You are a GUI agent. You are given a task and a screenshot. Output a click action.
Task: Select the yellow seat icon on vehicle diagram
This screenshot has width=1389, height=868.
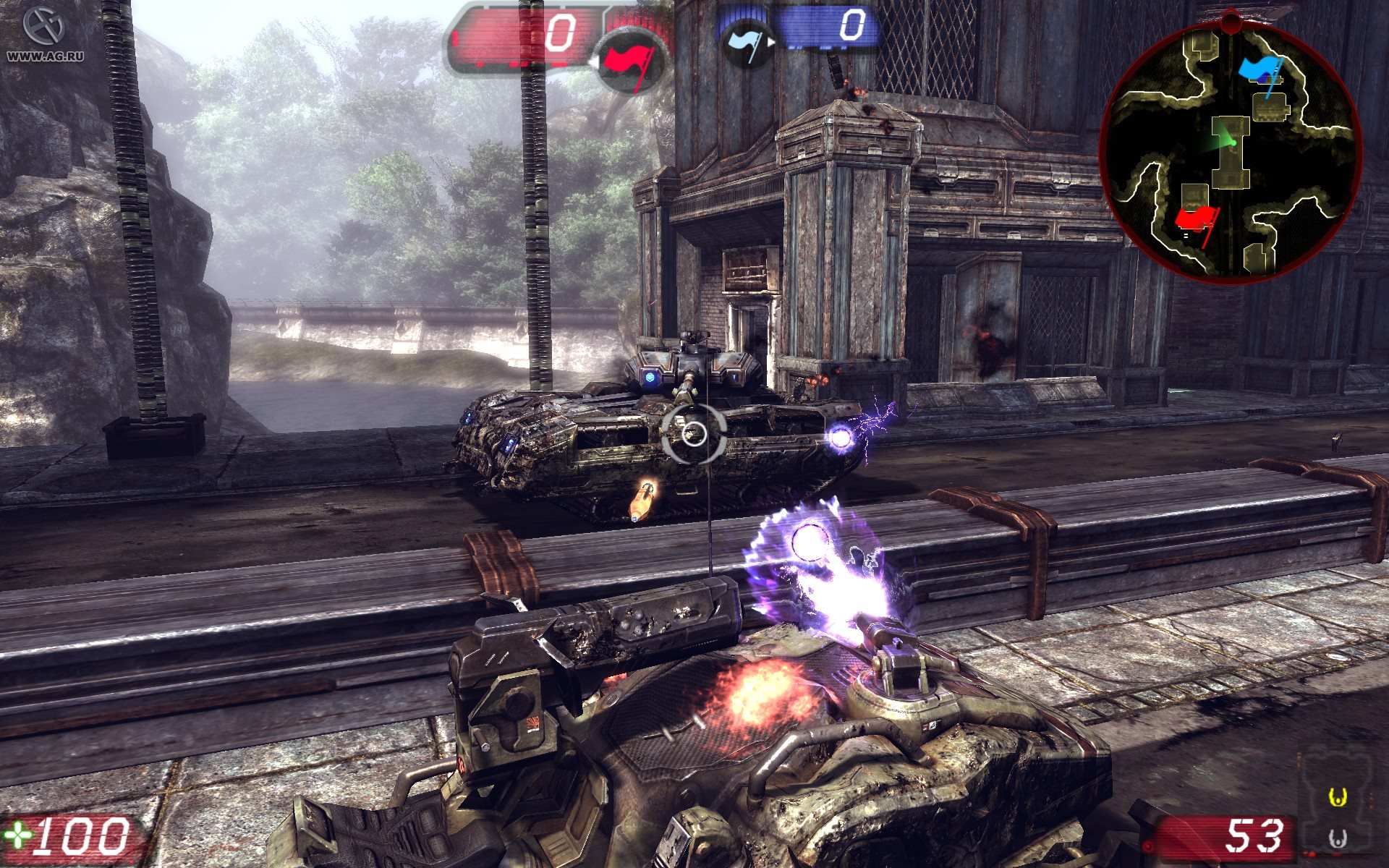pos(1338,798)
